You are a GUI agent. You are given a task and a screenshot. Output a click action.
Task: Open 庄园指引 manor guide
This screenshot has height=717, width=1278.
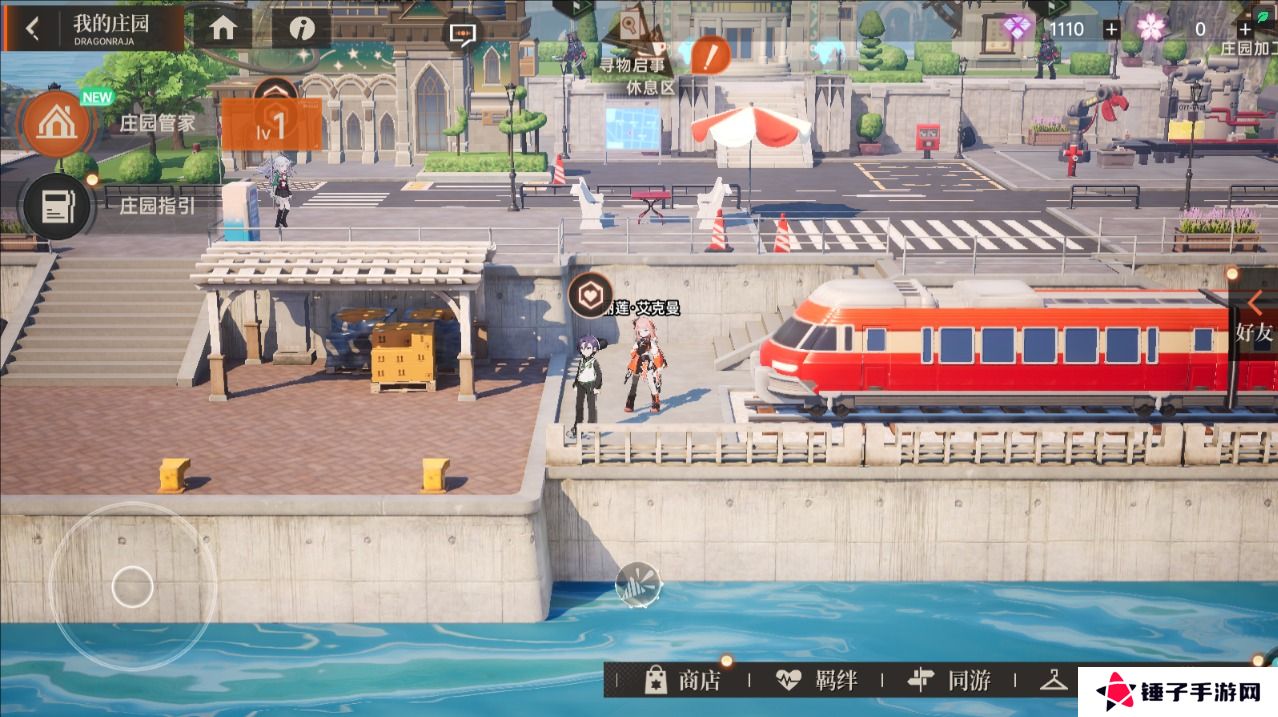58,206
